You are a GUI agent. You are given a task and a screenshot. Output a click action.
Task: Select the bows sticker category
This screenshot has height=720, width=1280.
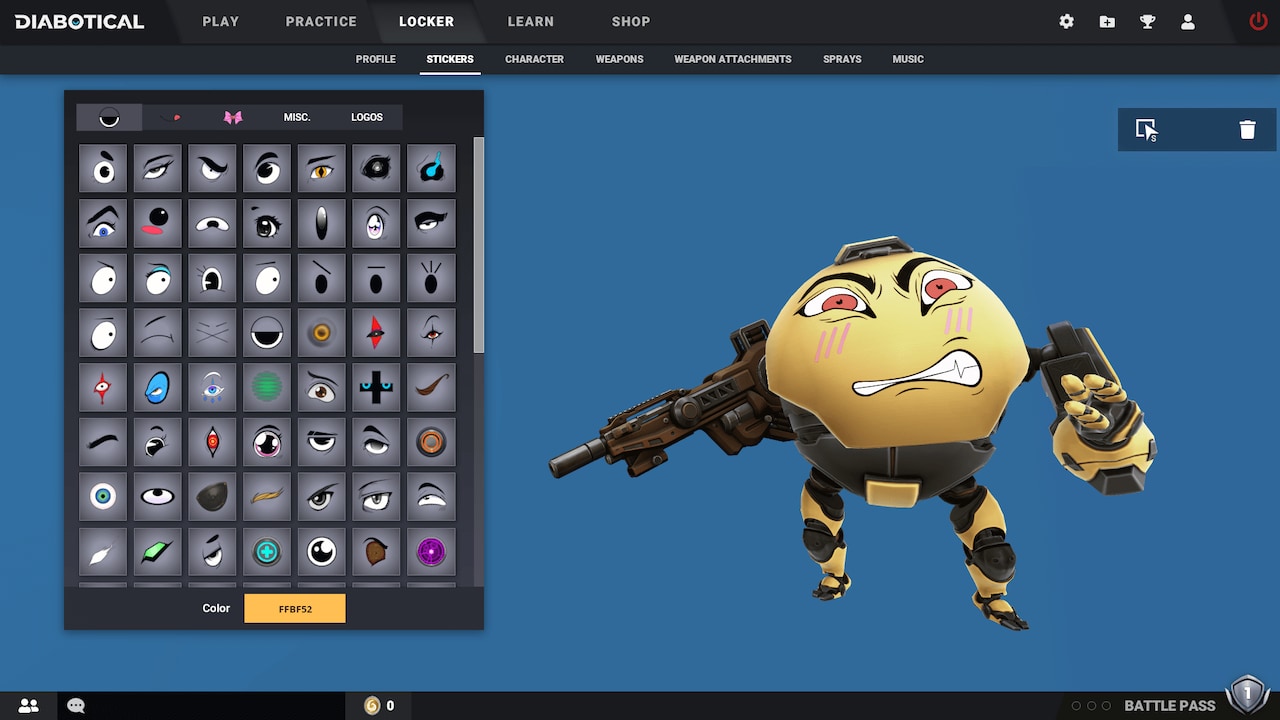tap(233, 117)
